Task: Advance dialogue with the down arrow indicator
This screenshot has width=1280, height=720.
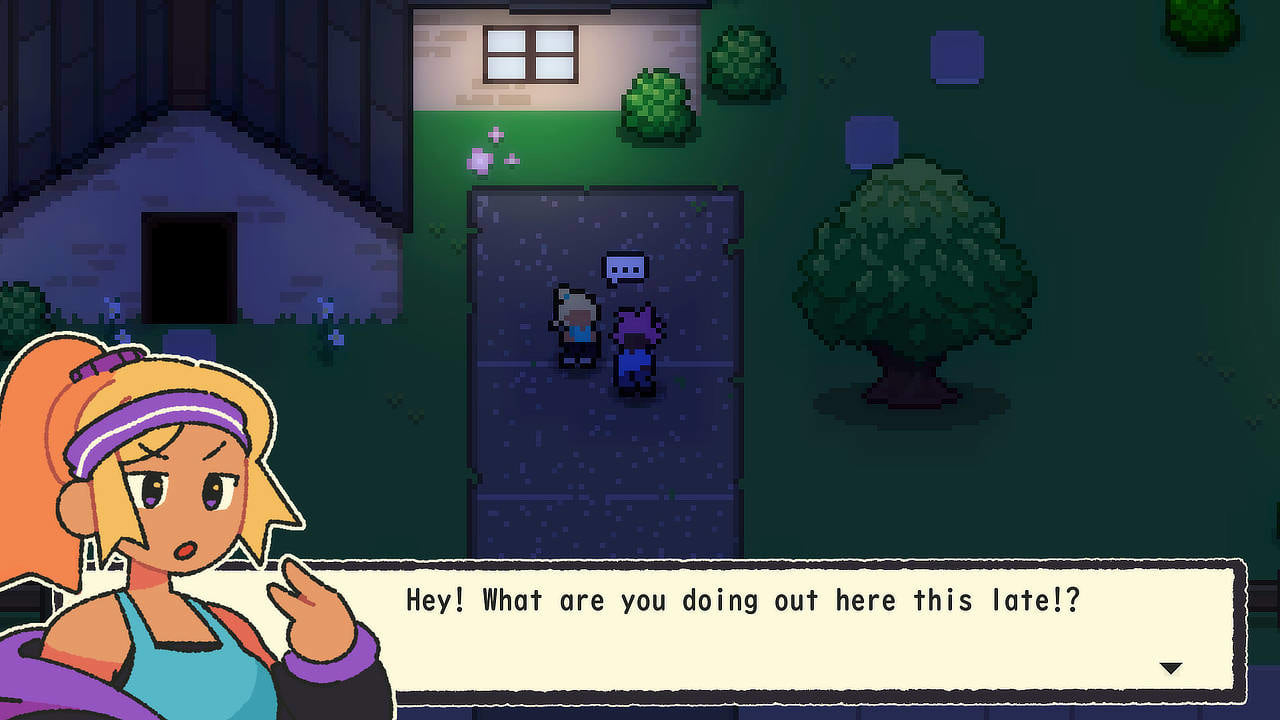Action: pos(1170,668)
